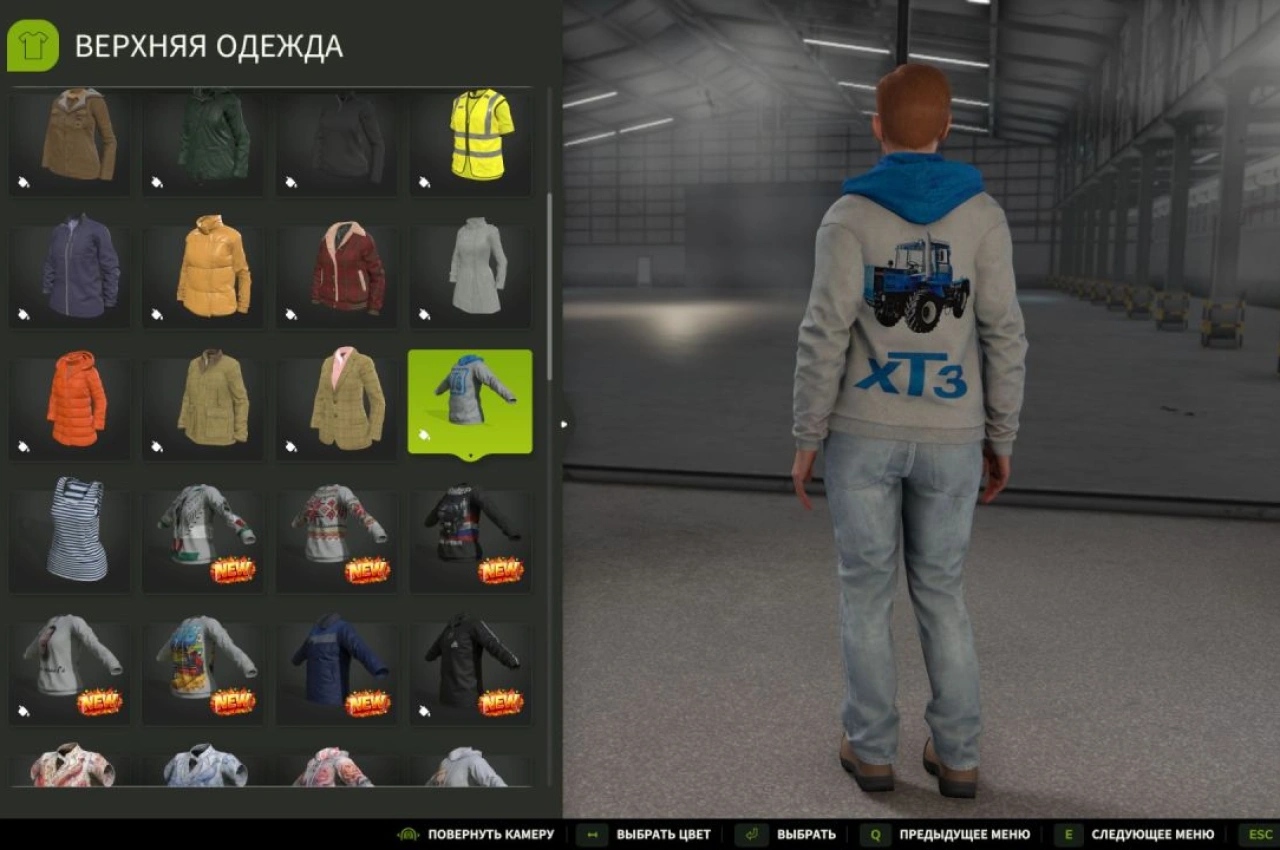Expand details with the arrow beside the selected hoodie
Screen dimensions: 1280x850
click(x=566, y=424)
